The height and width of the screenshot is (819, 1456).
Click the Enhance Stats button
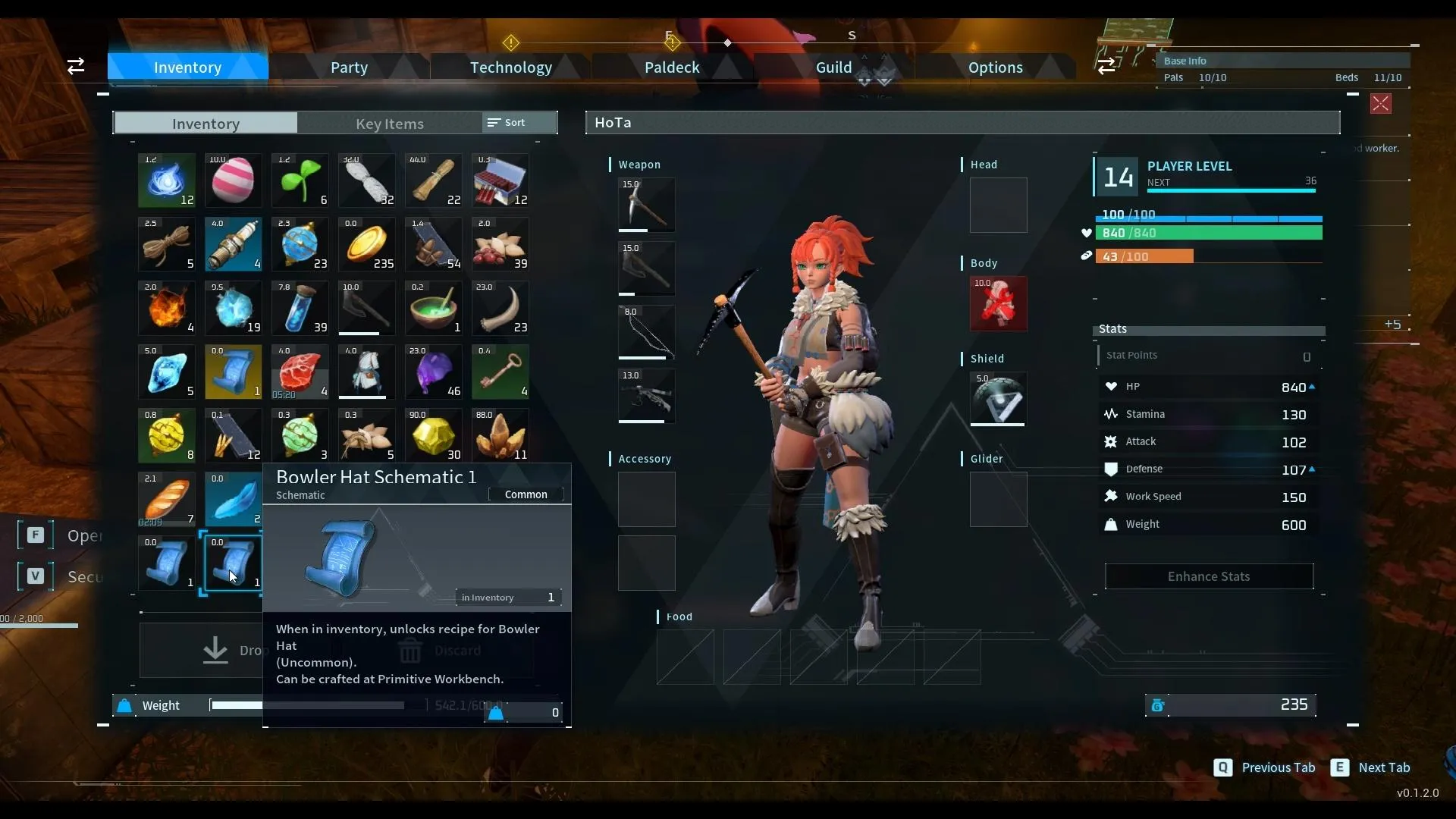click(x=1209, y=576)
